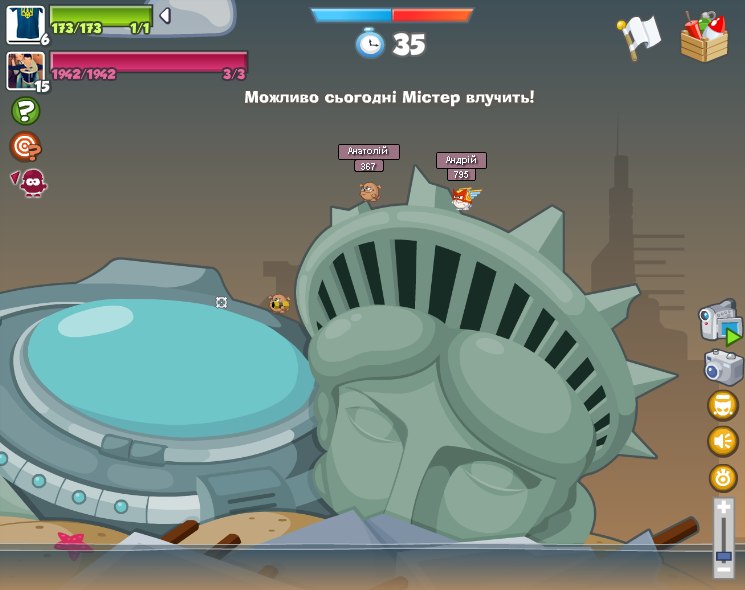The width and height of the screenshot is (745, 590).
Task: Zoom in with the plus button
Action: click(x=724, y=509)
